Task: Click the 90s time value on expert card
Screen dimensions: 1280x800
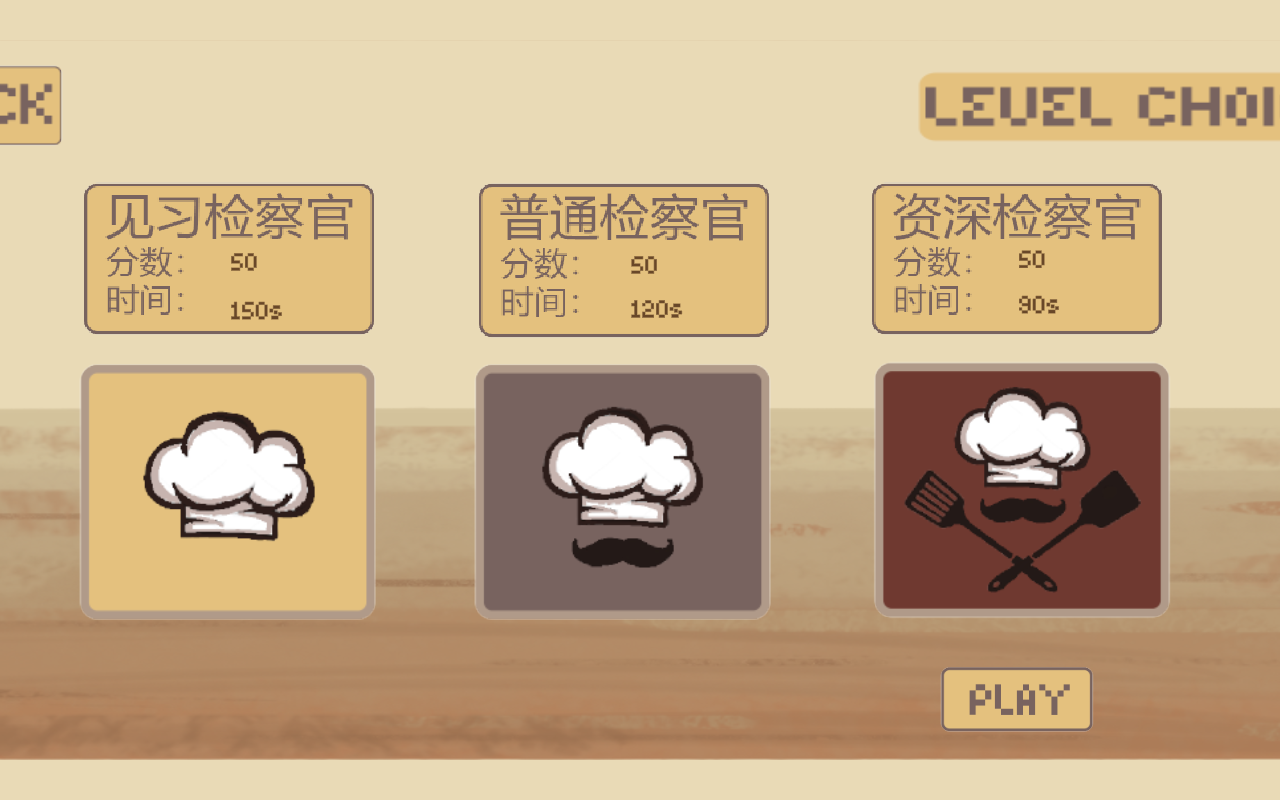Action: point(1039,304)
